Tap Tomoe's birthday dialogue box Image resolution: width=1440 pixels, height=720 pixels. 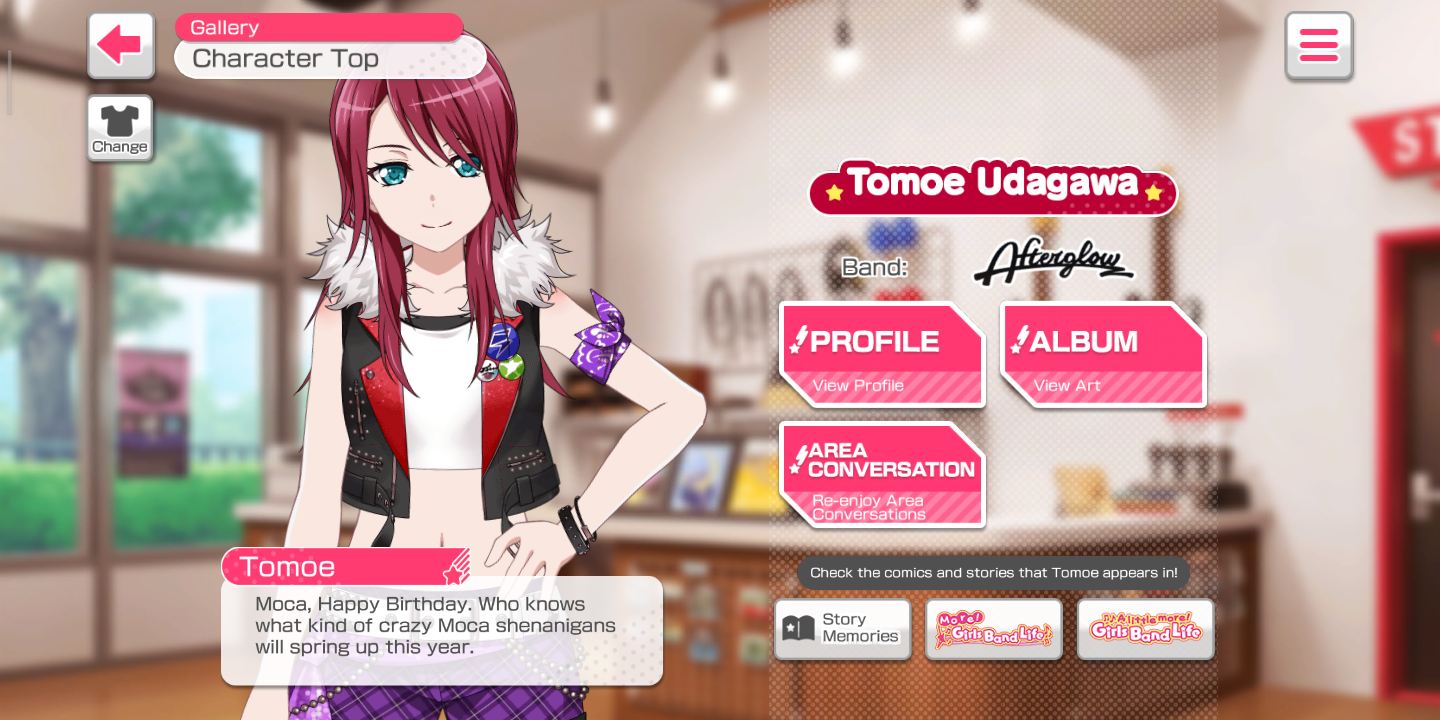441,630
